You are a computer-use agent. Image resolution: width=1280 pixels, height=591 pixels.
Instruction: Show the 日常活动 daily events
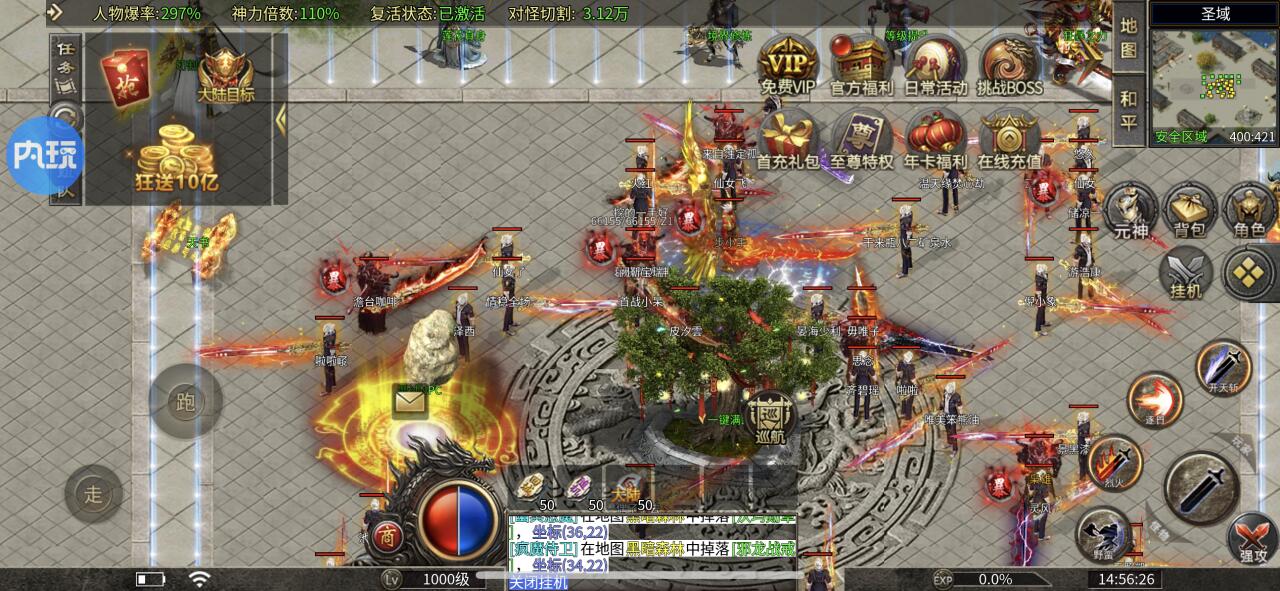(936, 63)
